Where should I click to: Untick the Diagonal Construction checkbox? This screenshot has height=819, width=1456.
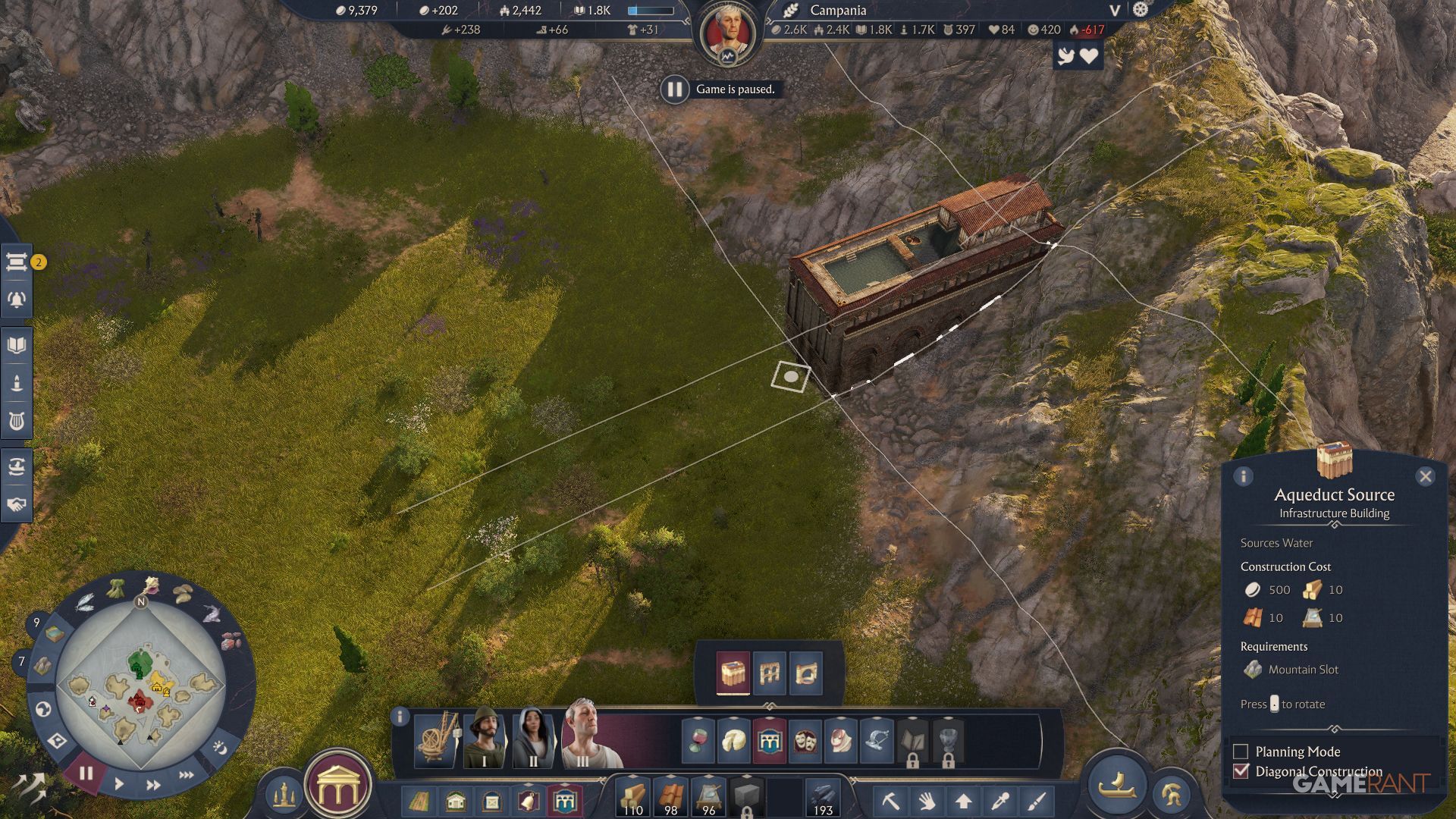pos(1241,771)
